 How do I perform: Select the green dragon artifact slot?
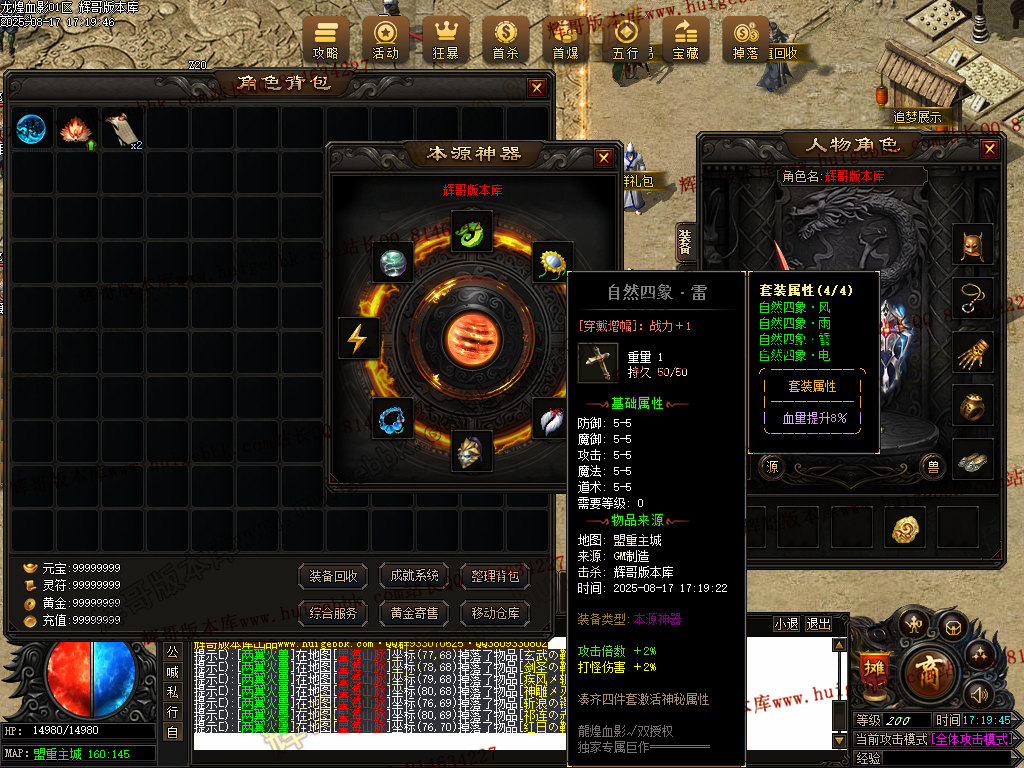point(469,231)
